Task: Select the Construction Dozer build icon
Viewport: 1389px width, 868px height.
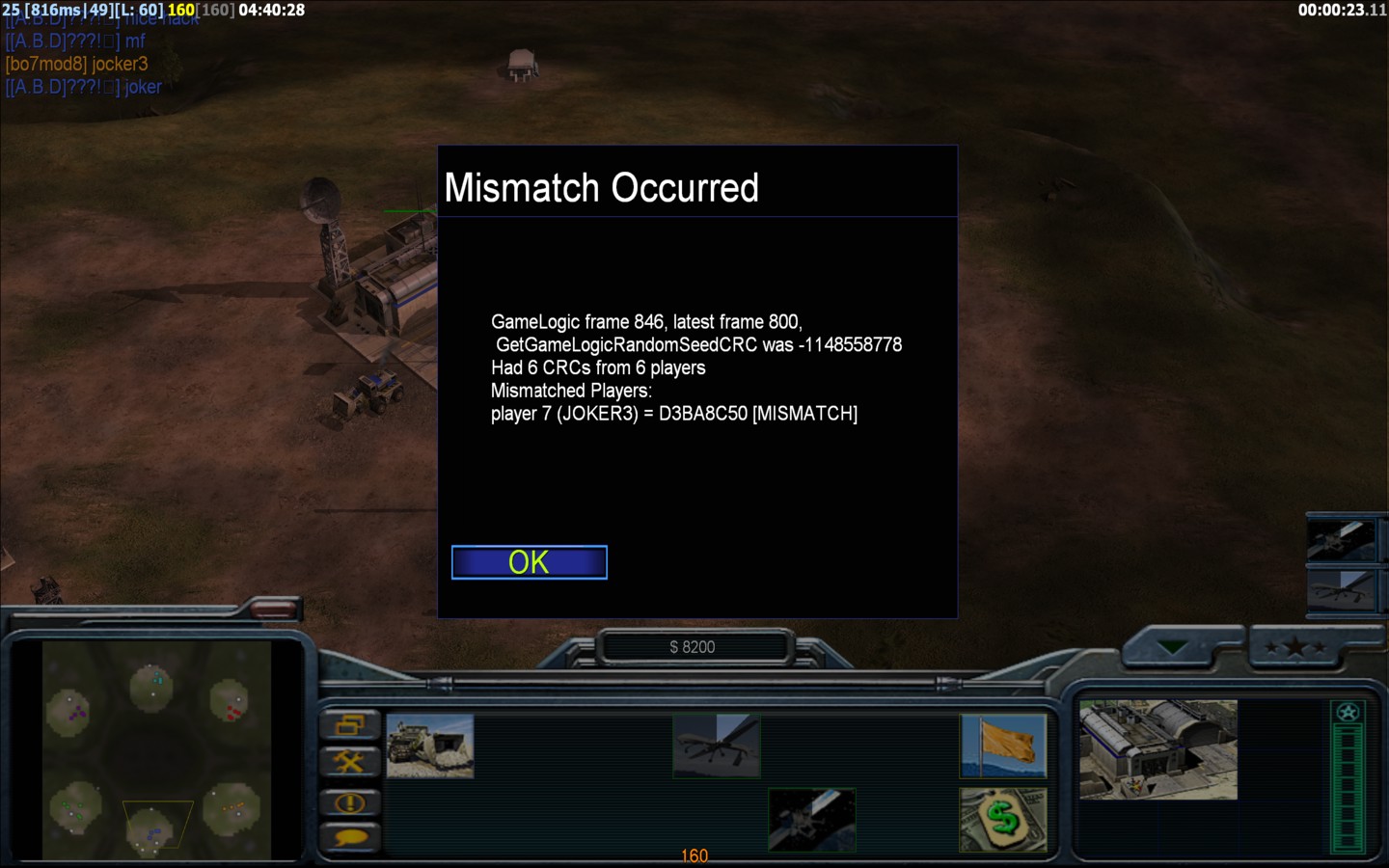Action: pos(430,746)
